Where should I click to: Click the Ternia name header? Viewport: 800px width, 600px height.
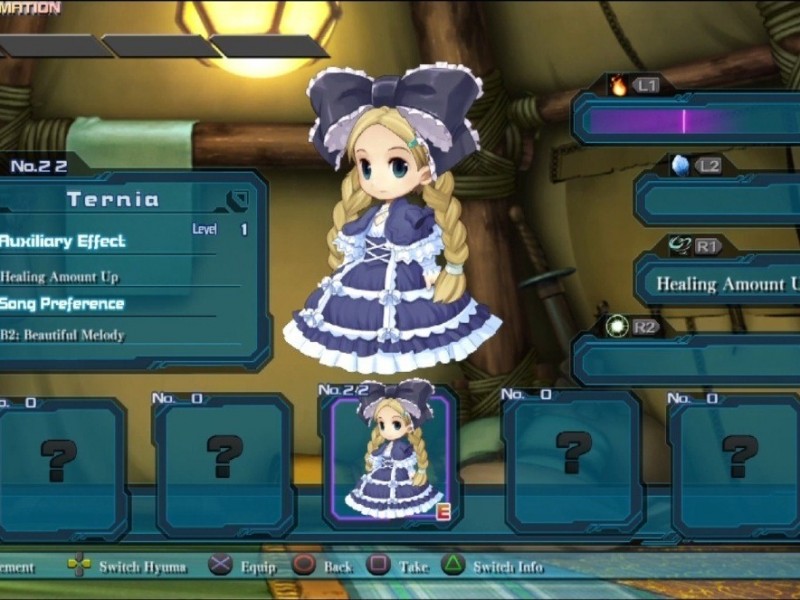point(113,199)
